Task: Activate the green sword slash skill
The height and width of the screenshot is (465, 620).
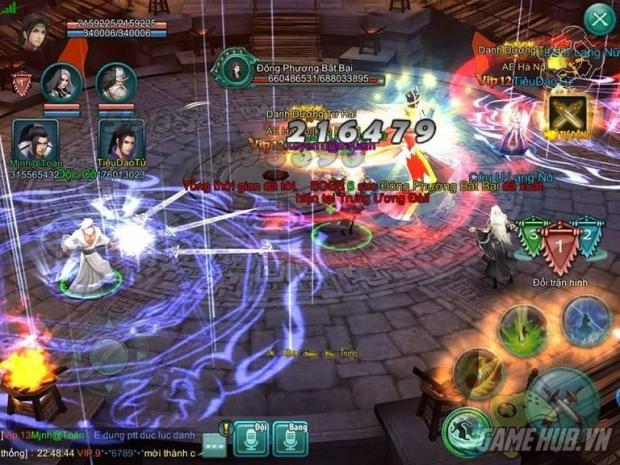Action: 525,326
